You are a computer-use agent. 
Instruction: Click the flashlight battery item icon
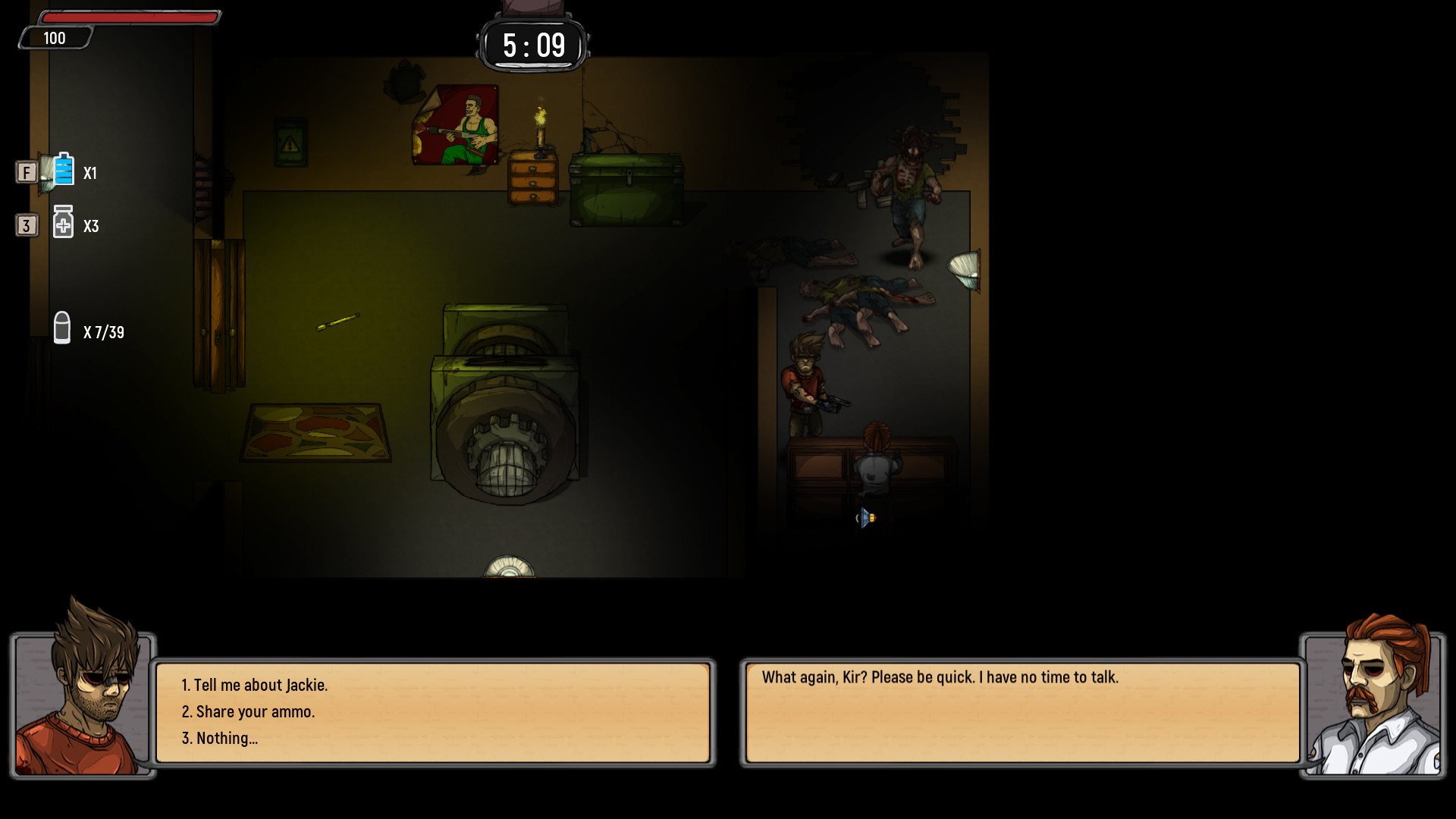click(x=62, y=172)
